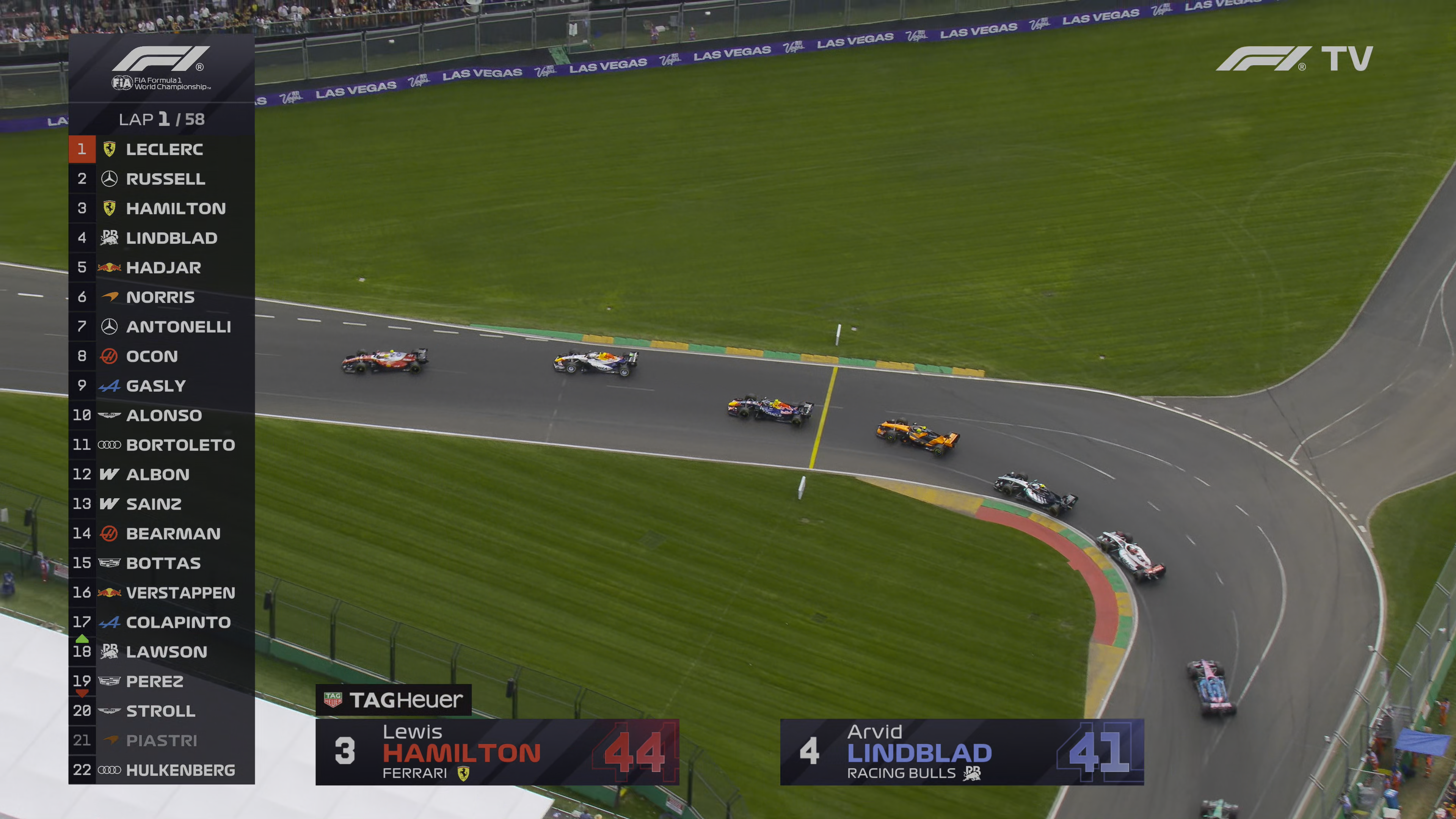The width and height of the screenshot is (1456, 819).
Task: Open Arvid Lindblad's driver card
Action: coord(962,752)
